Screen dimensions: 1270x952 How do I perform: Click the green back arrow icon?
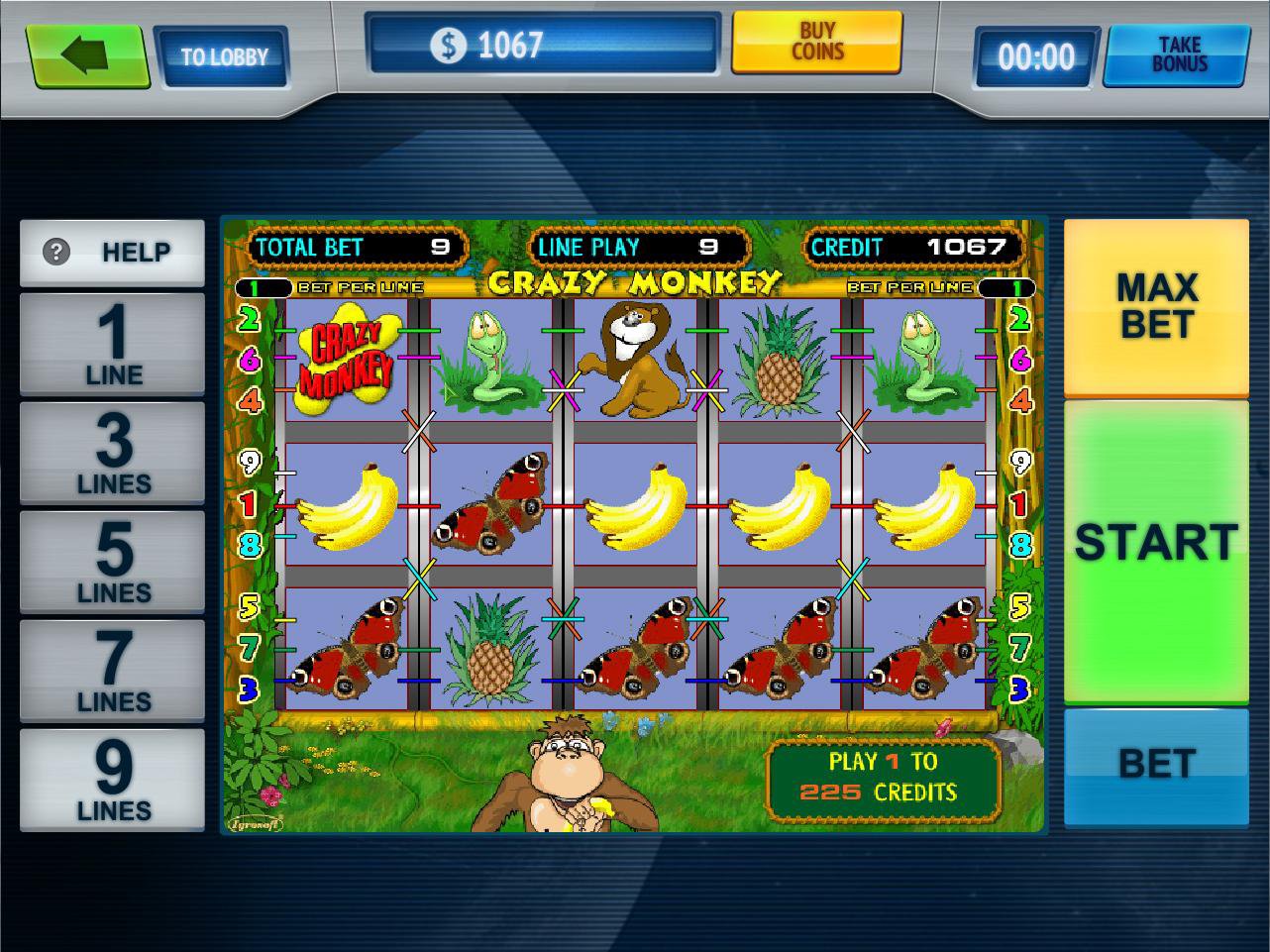click(87, 54)
